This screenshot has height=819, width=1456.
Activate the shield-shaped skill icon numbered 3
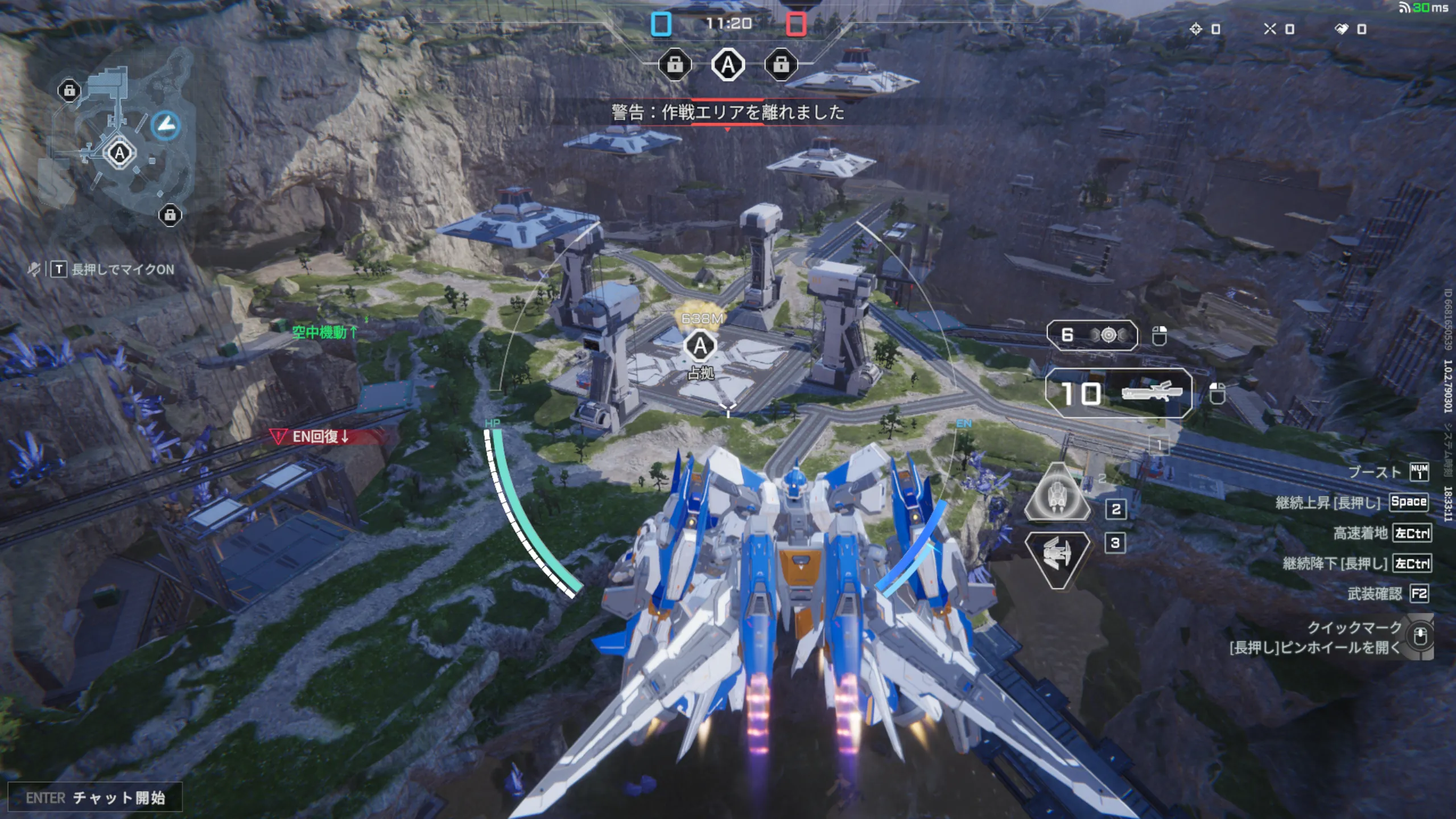coord(1057,557)
